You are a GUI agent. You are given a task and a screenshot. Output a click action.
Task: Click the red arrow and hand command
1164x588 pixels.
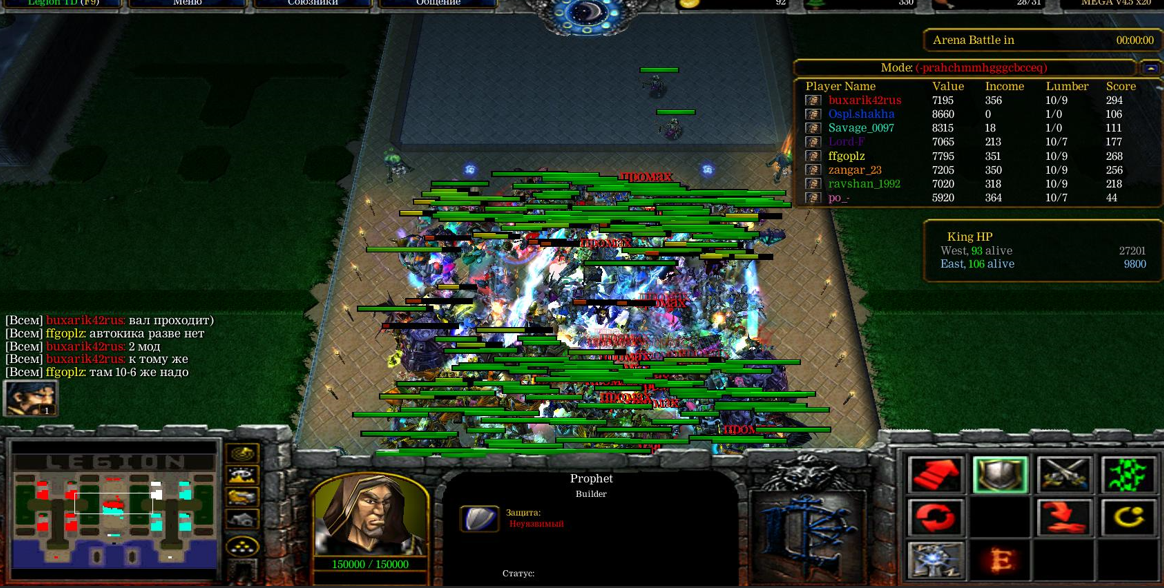pyautogui.click(x=1064, y=518)
